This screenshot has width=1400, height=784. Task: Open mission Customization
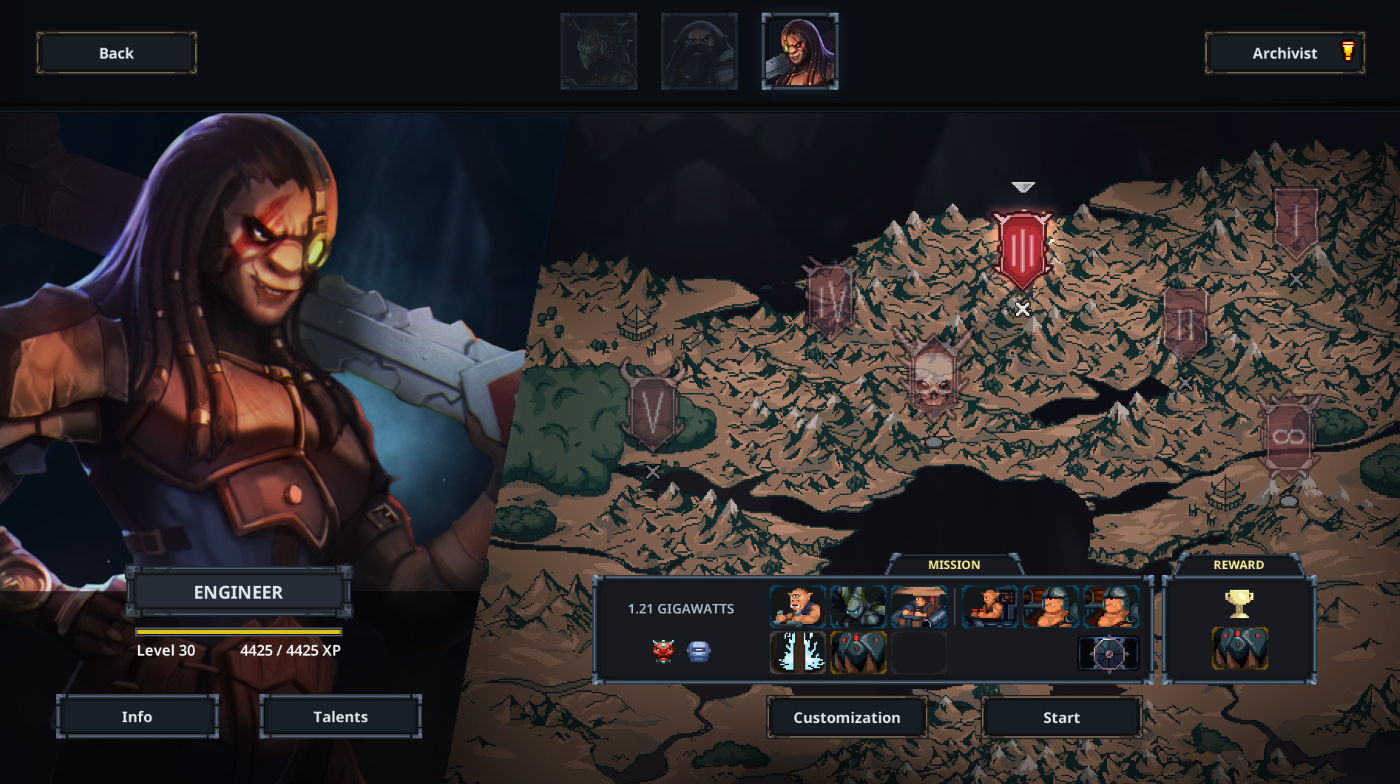click(846, 717)
